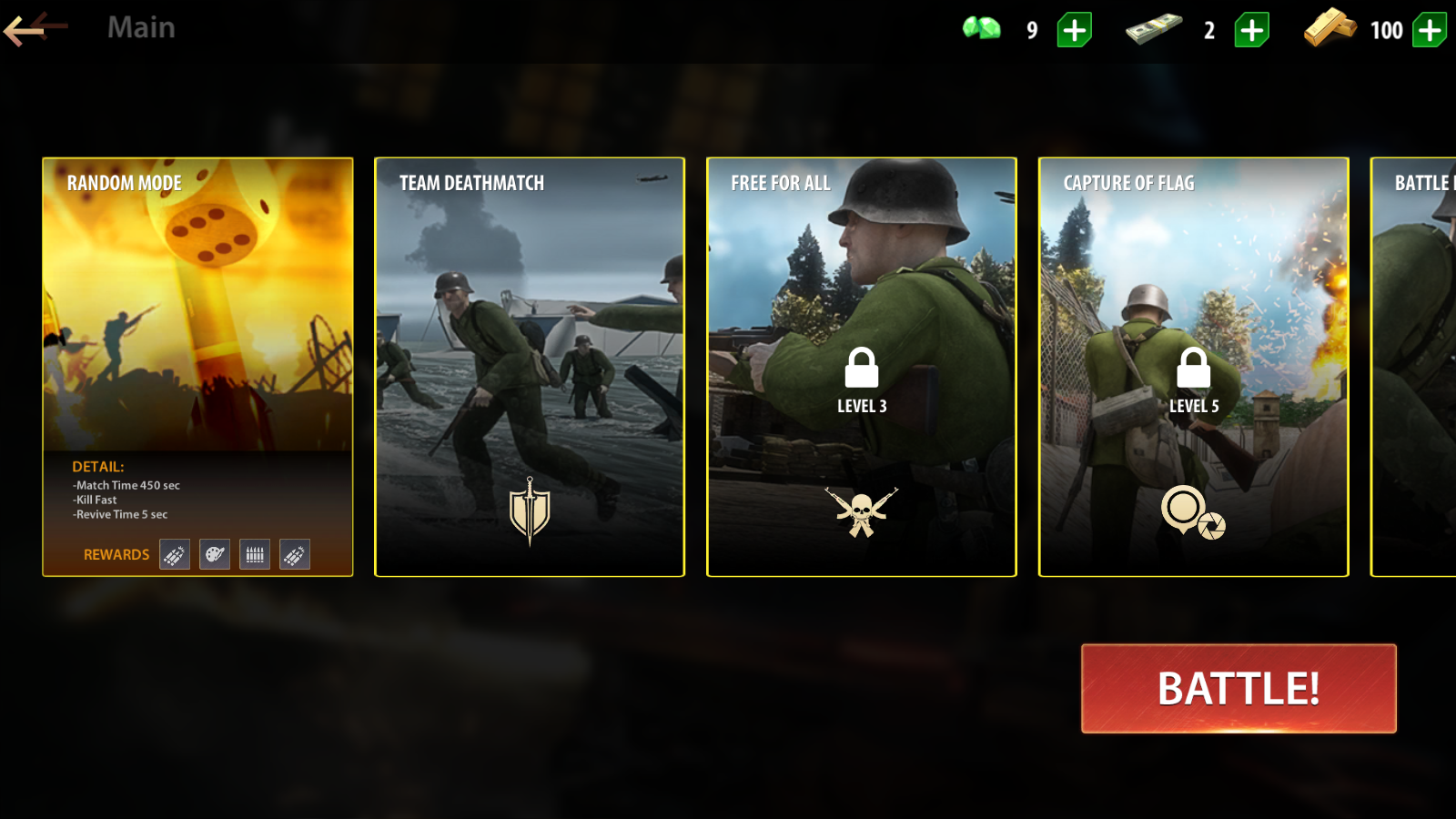Start the match with the BATTLE! button
Image resolution: width=1456 pixels, height=819 pixels.
pos(1238,688)
